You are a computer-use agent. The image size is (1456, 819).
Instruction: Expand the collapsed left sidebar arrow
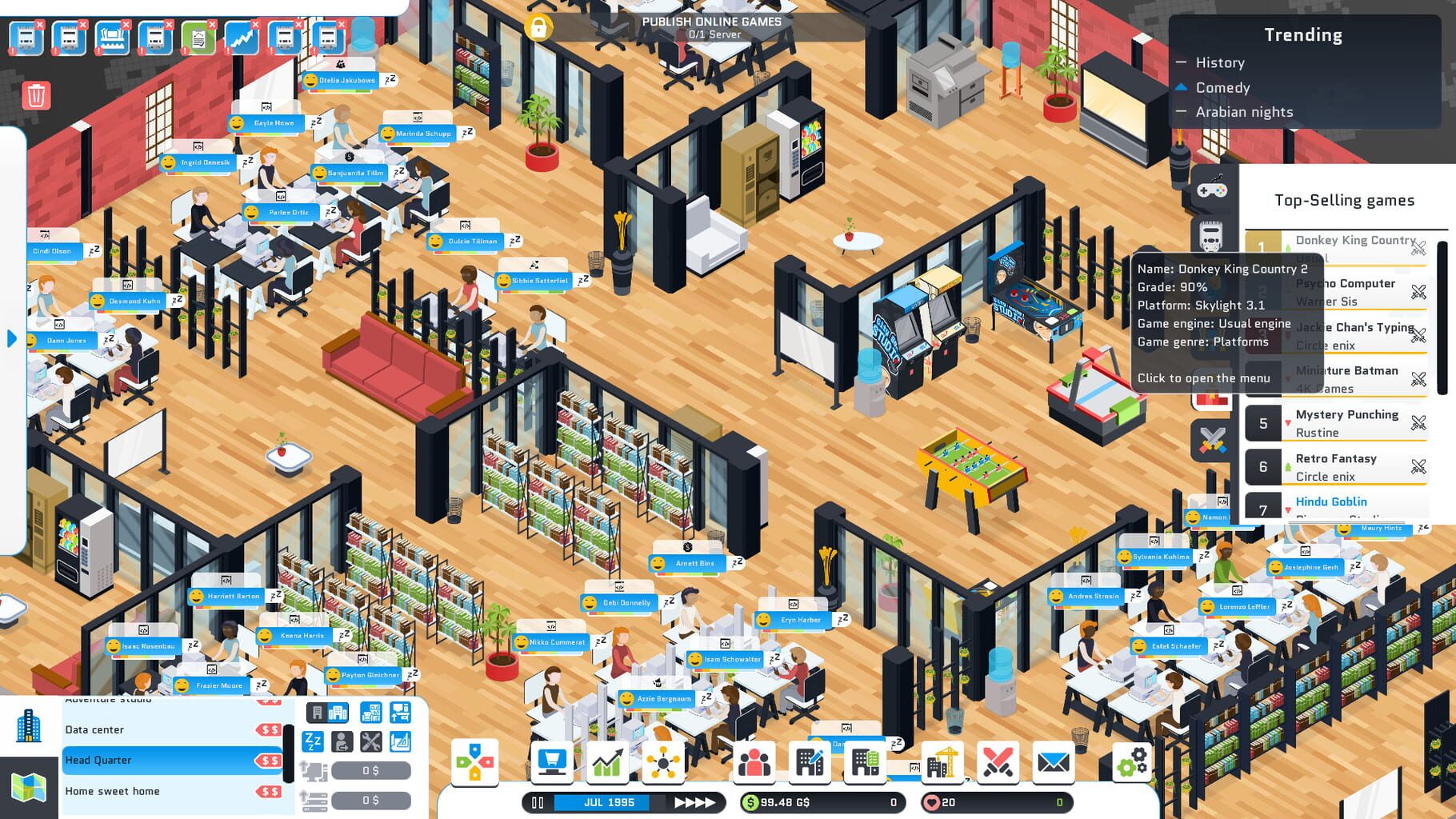[x=10, y=339]
